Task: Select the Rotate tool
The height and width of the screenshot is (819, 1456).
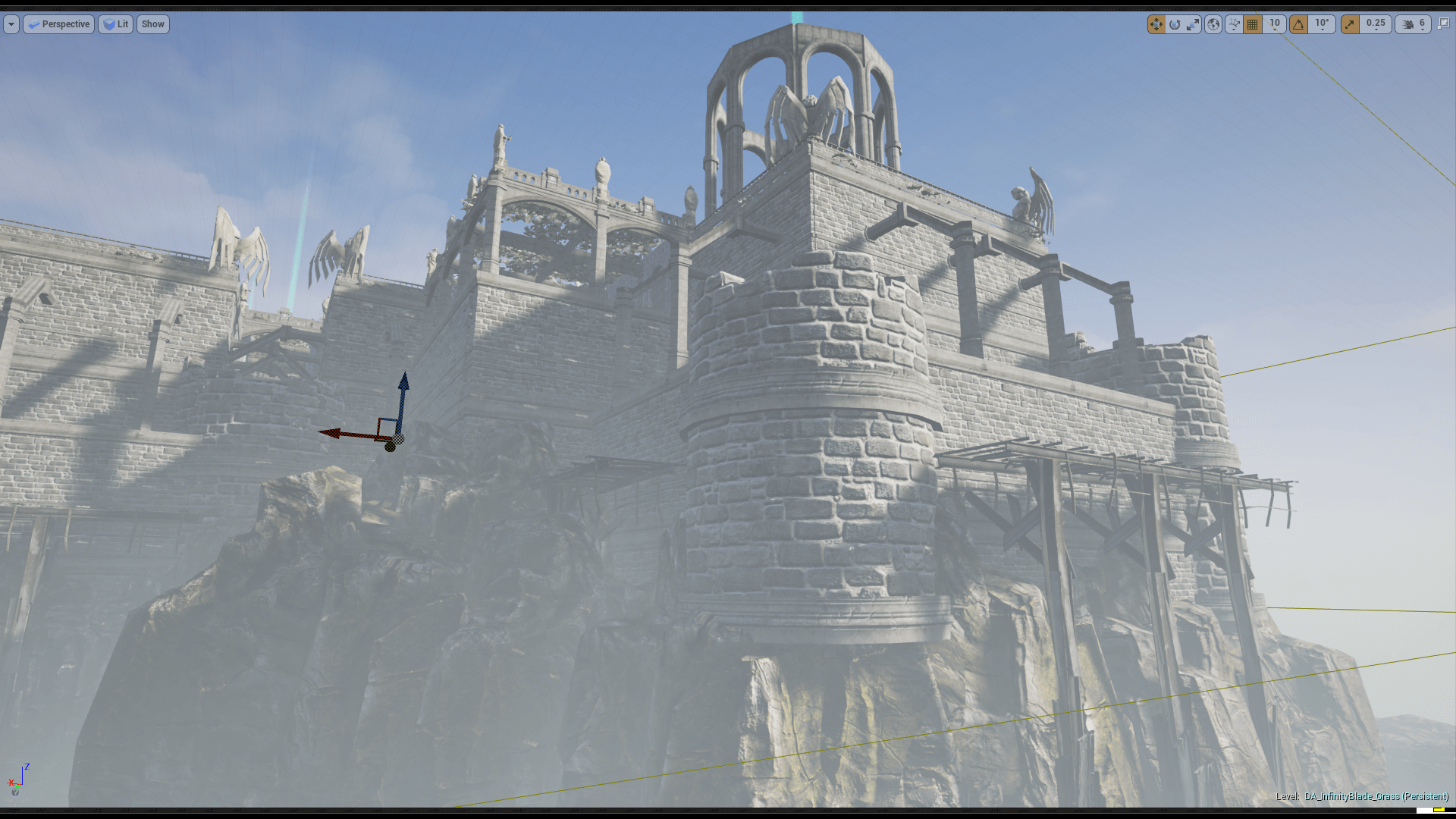Action: [1175, 24]
